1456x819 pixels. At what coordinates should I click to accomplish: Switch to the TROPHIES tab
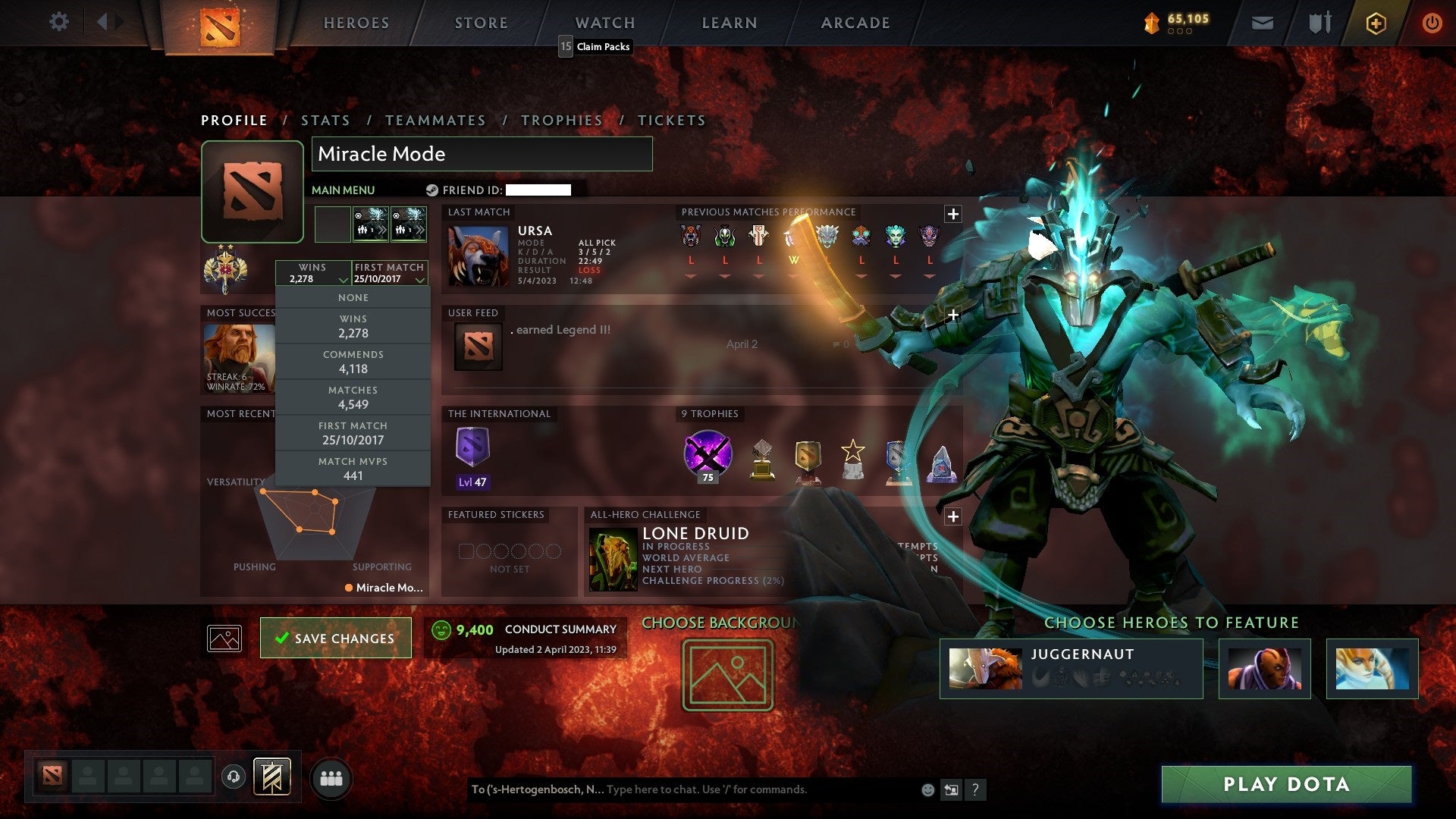561,120
